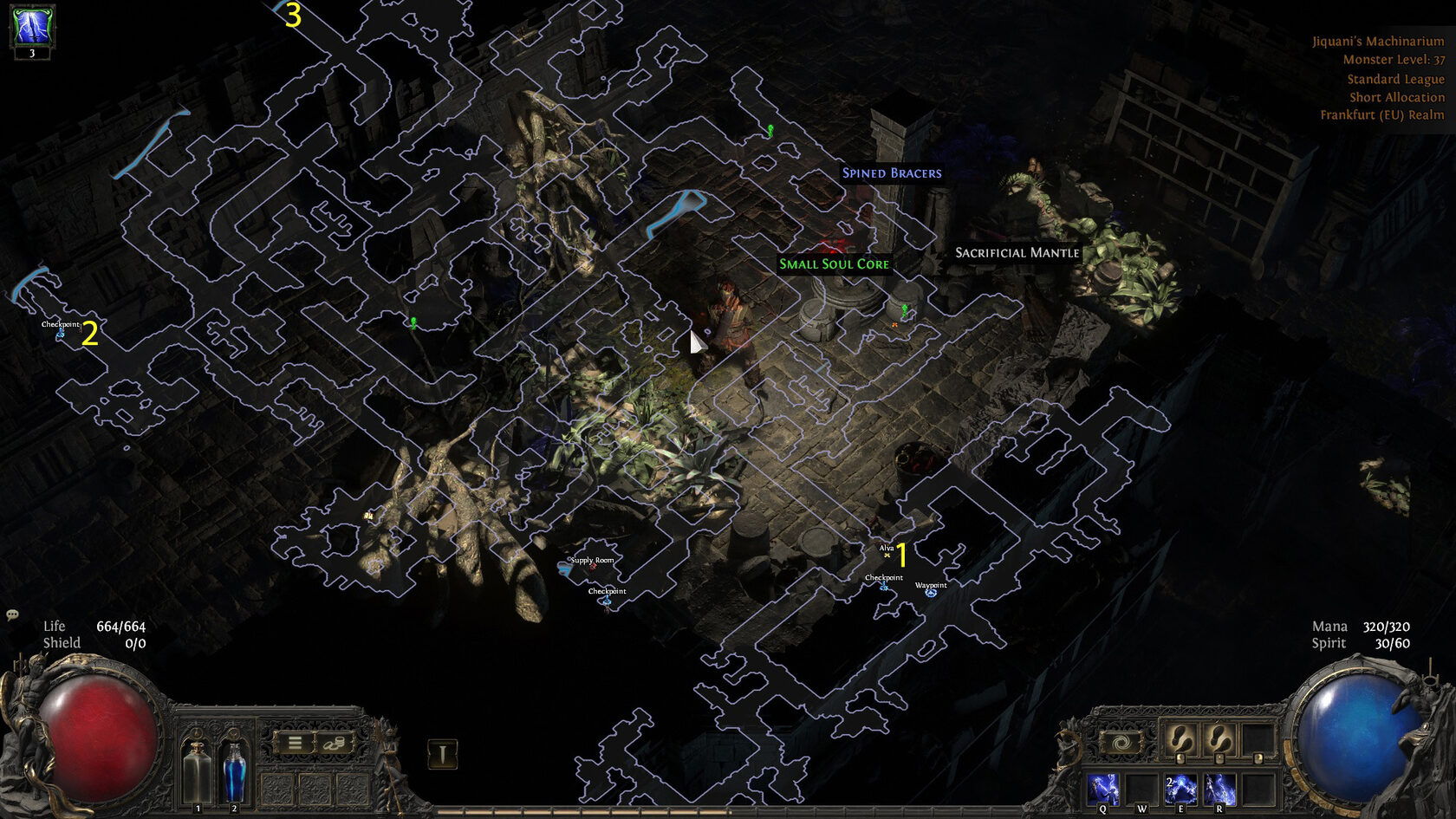Click the Small Soul Core item label
1456x819 pixels.
(x=834, y=263)
